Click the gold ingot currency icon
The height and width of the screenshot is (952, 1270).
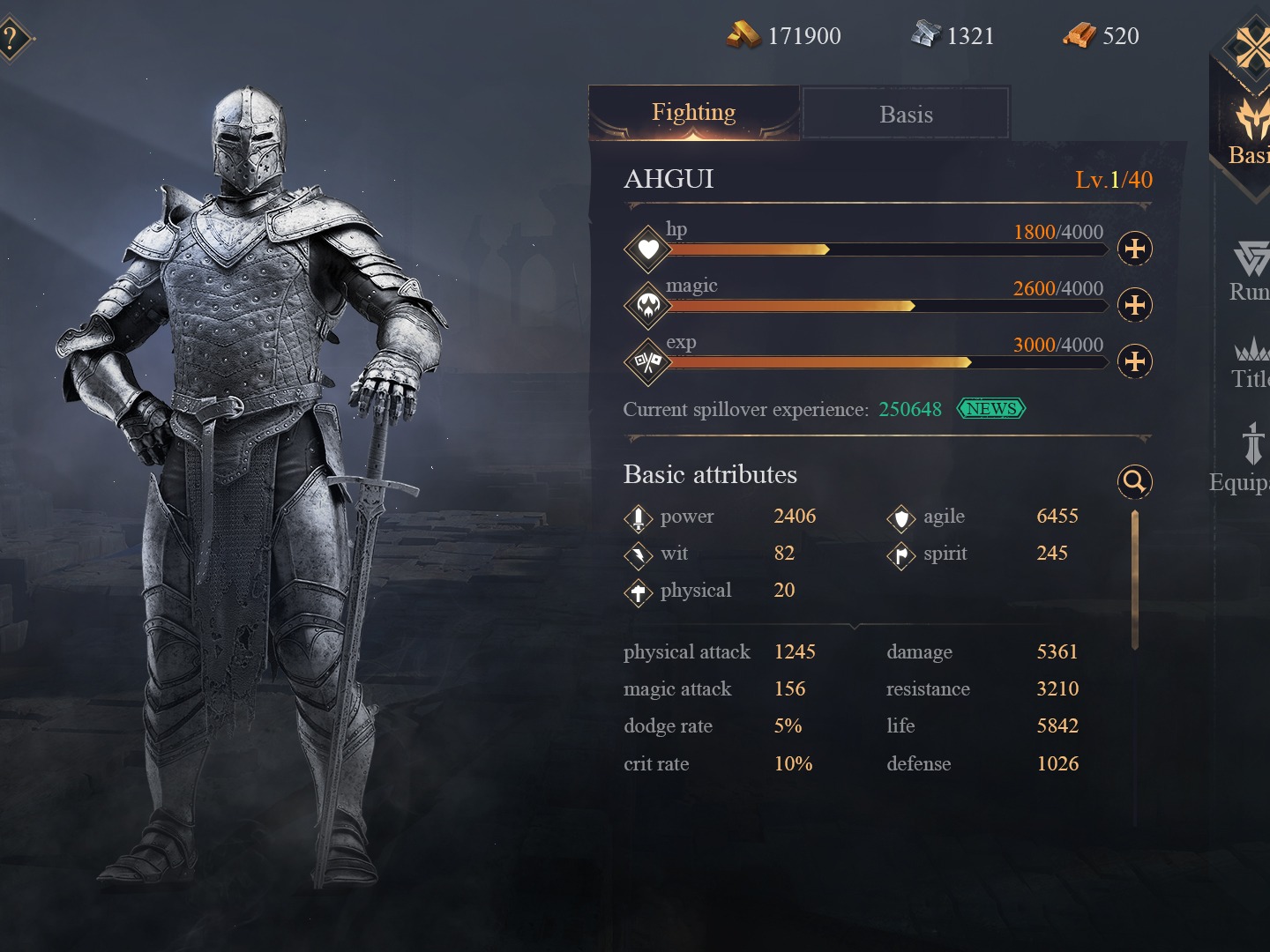pyautogui.click(x=745, y=34)
